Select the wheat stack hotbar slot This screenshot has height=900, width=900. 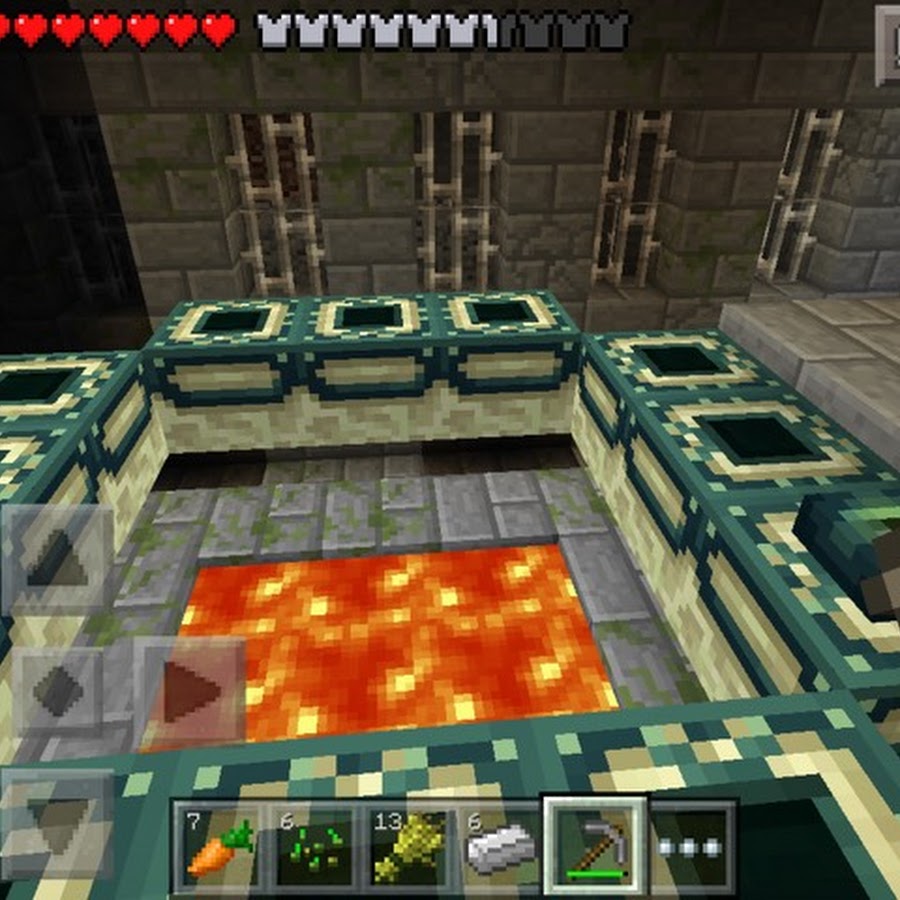click(x=403, y=847)
